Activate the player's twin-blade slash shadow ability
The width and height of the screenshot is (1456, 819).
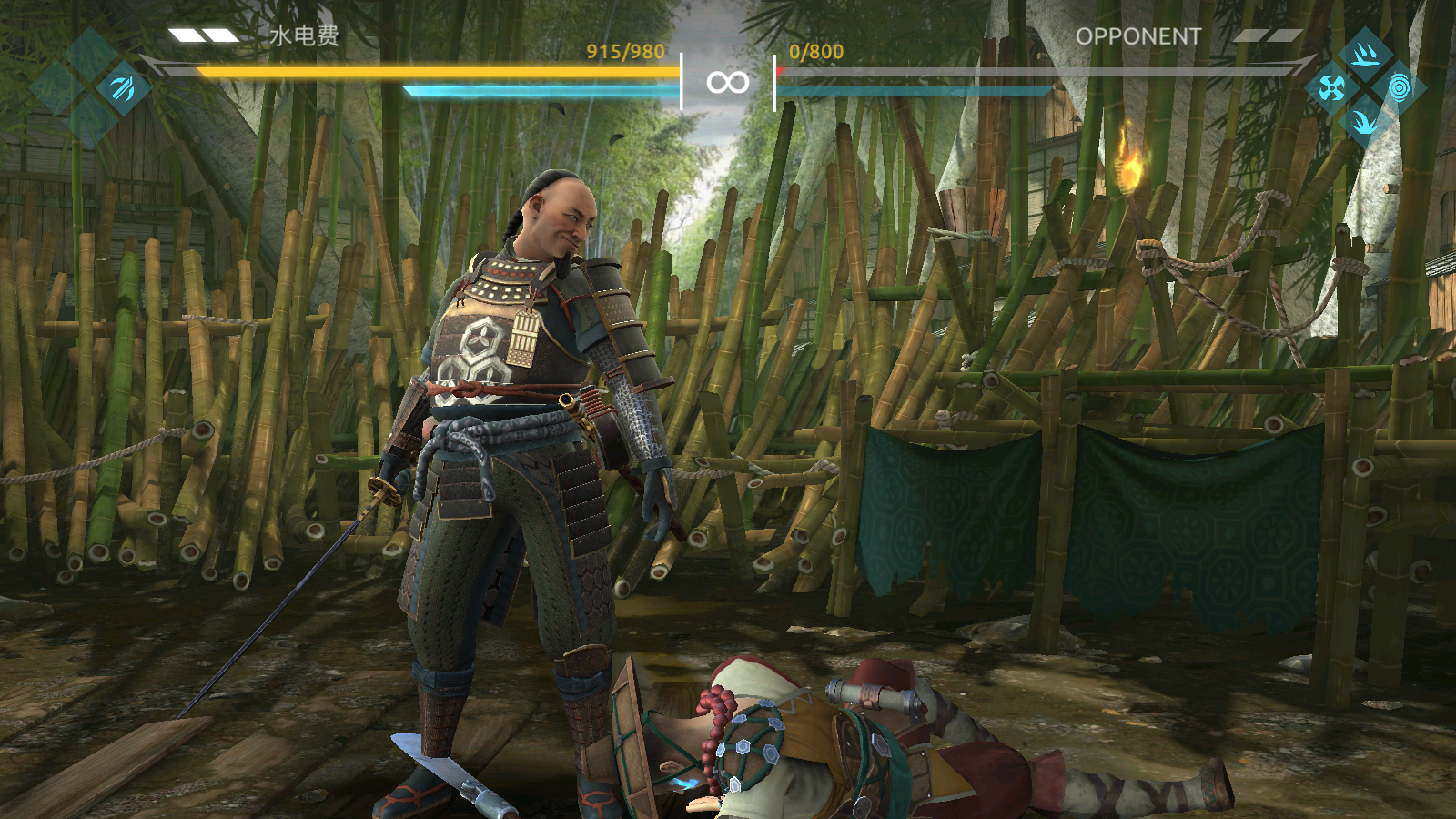tap(123, 88)
